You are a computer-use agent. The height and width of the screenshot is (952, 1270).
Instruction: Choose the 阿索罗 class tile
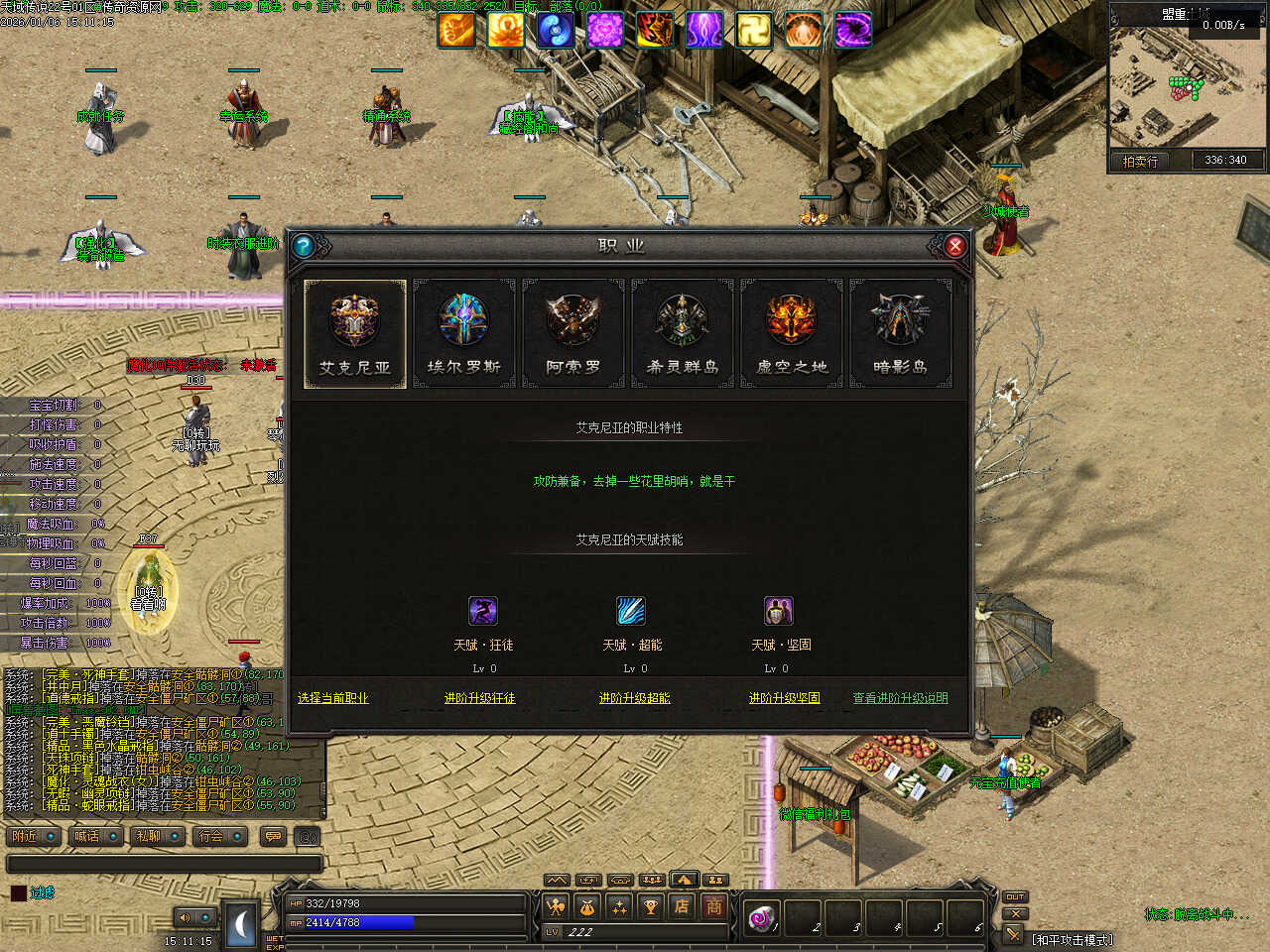573,334
